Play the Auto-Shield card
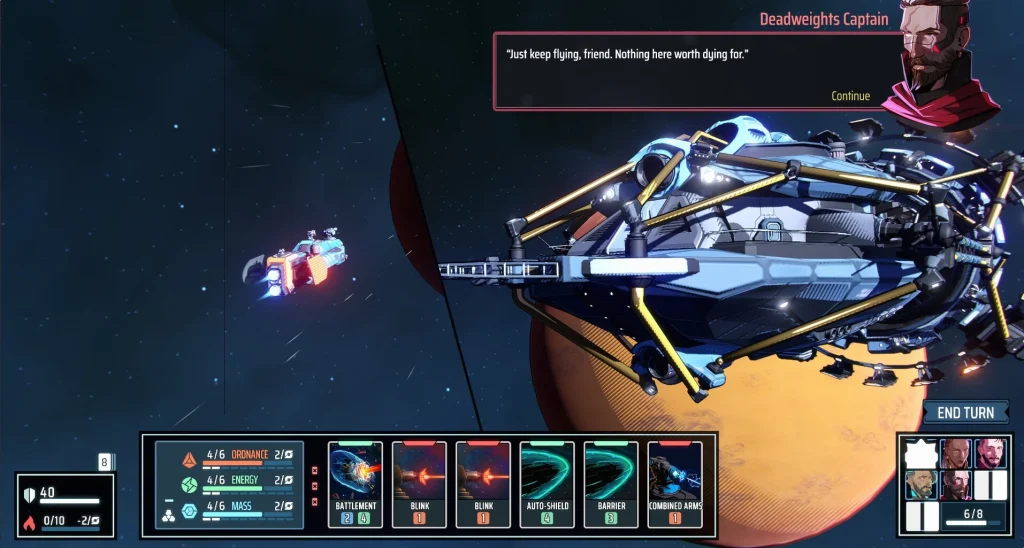The height and width of the screenshot is (548, 1024). point(547,483)
